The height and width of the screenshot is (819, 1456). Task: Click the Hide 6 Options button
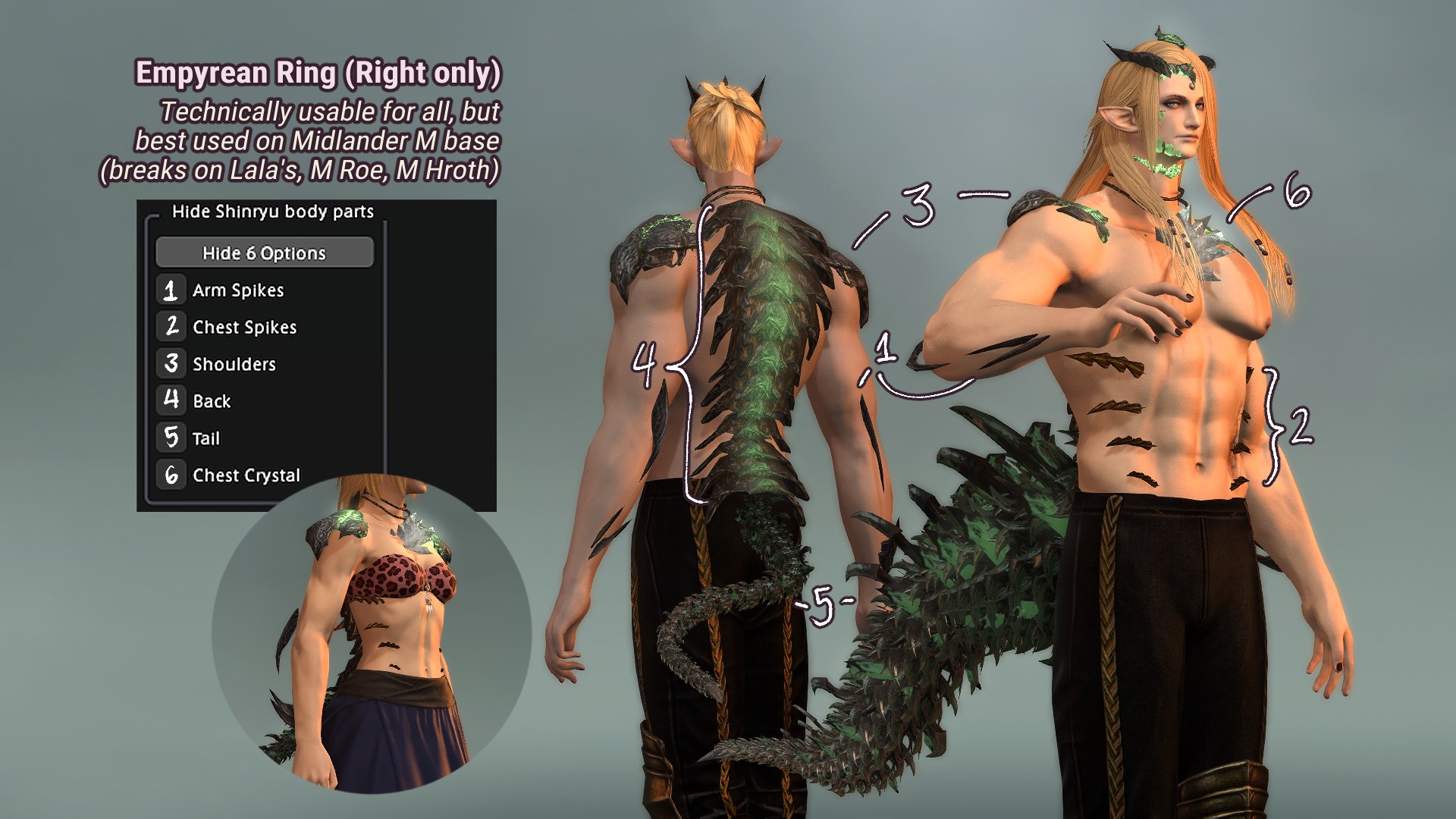pos(264,253)
